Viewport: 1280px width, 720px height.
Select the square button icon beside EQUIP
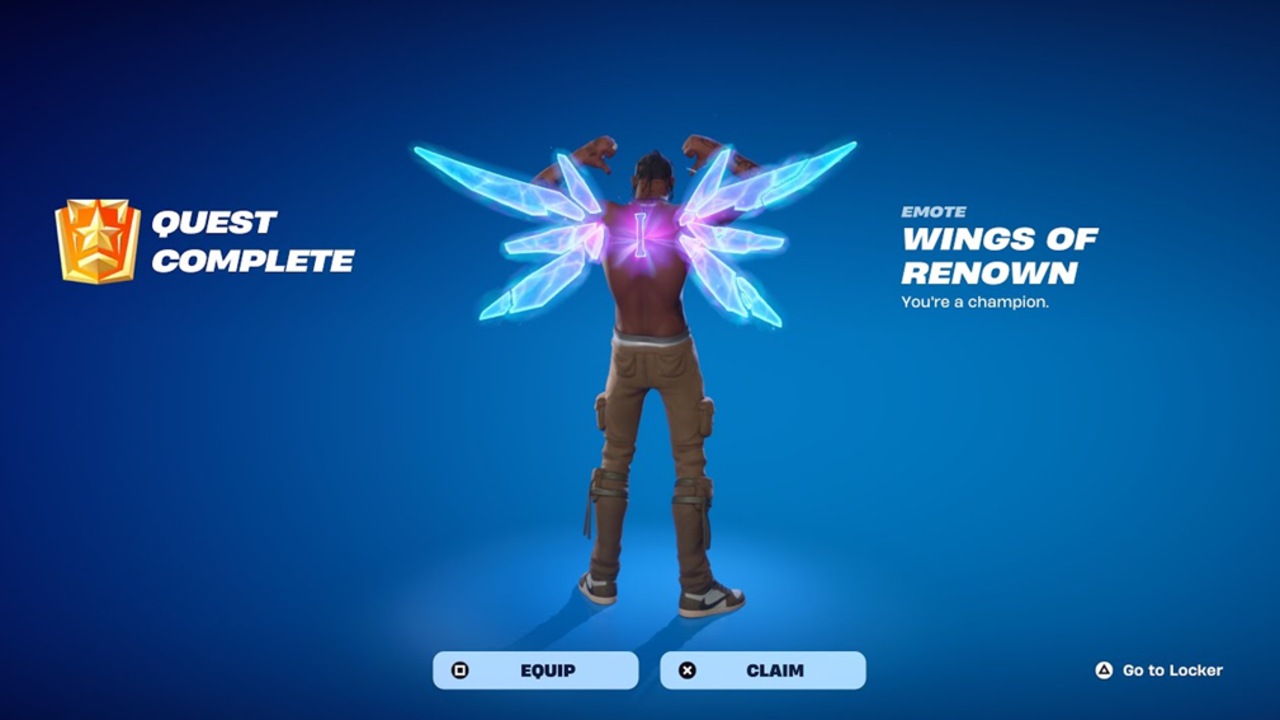[459, 670]
